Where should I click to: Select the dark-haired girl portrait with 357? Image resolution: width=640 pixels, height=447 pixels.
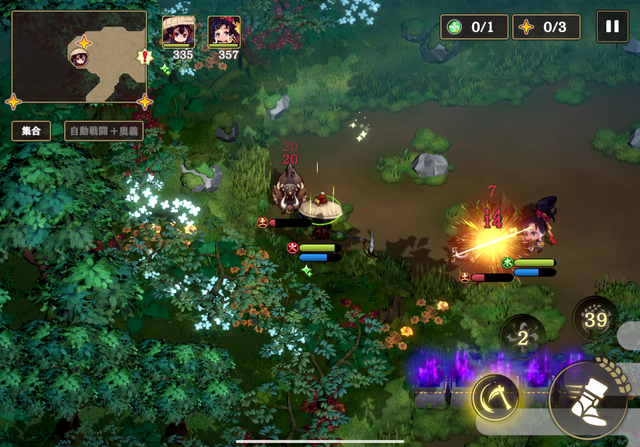click(x=224, y=33)
